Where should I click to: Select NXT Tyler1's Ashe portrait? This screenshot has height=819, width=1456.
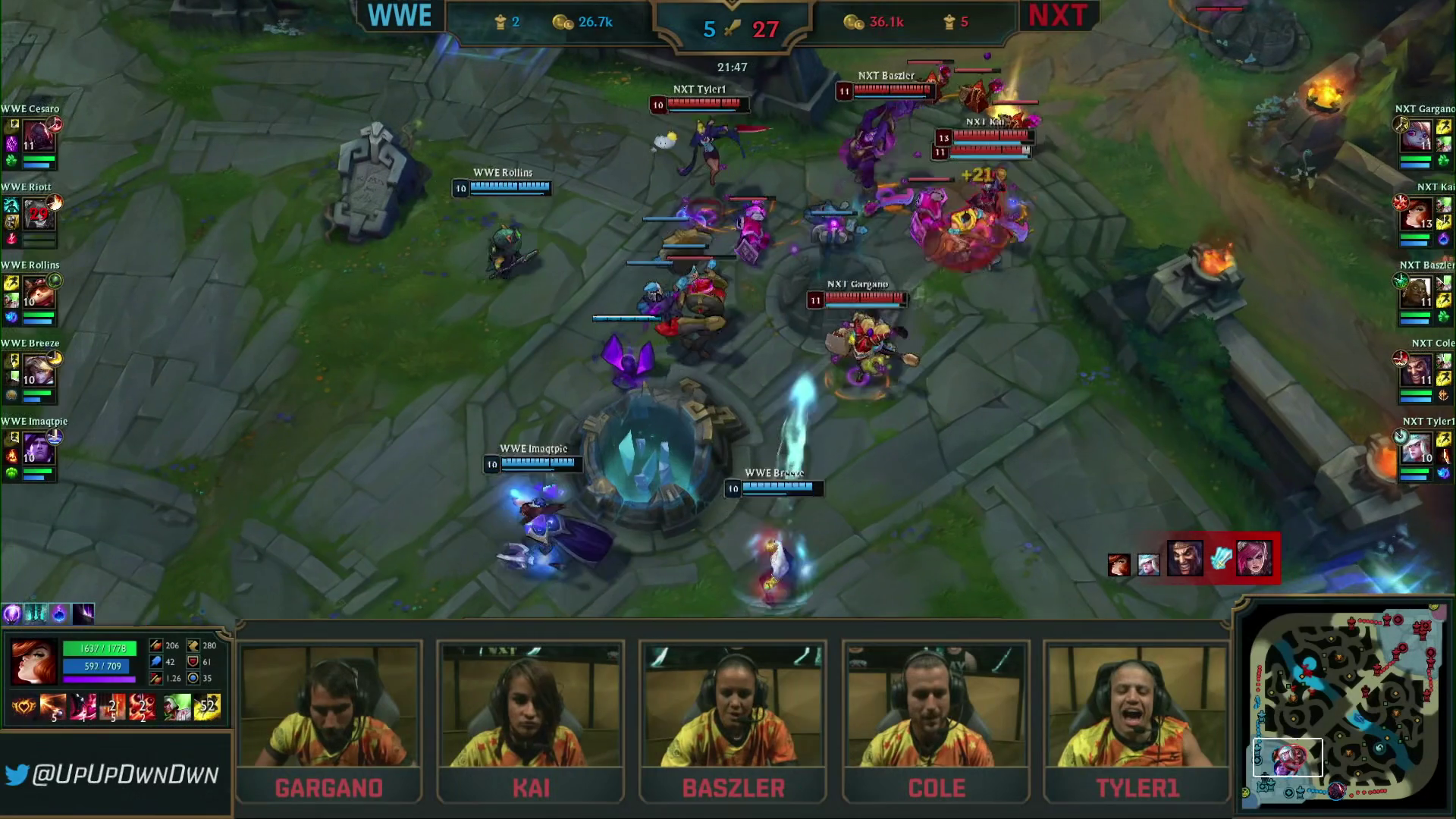coord(1416,450)
